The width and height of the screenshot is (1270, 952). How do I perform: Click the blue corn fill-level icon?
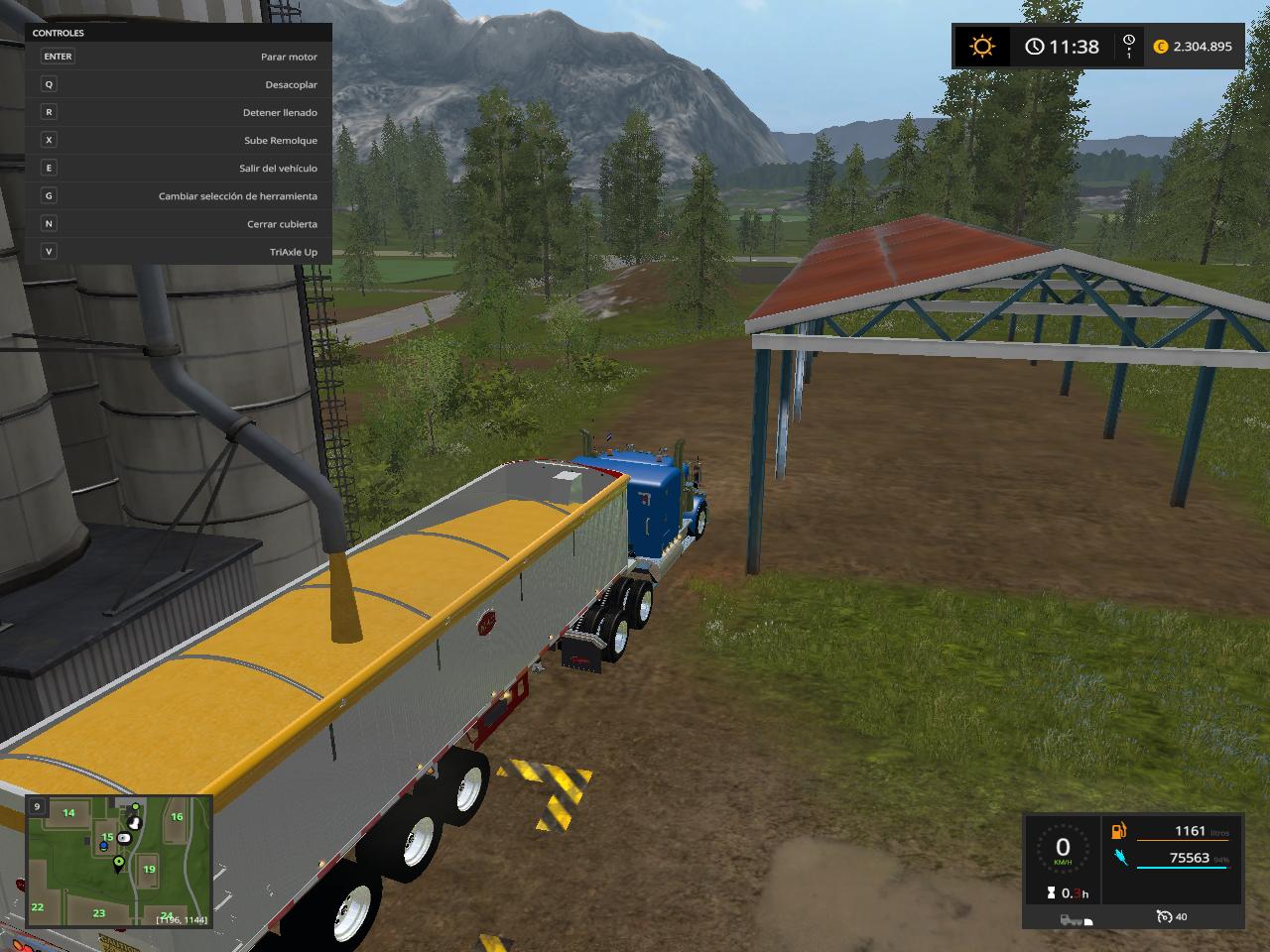click(x=1120, y=857)
